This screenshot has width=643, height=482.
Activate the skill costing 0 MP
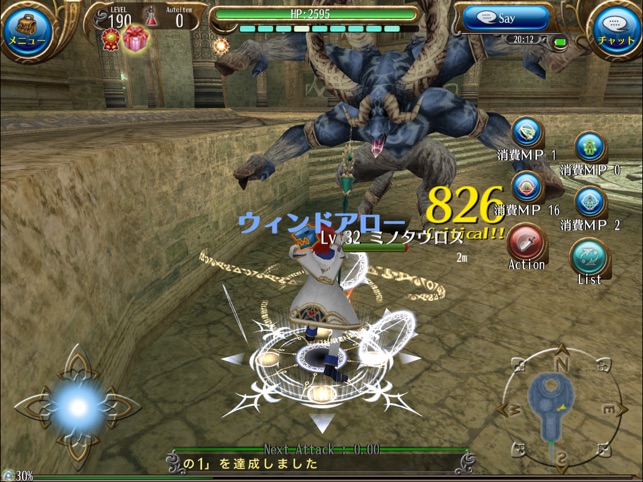point(590,148)
